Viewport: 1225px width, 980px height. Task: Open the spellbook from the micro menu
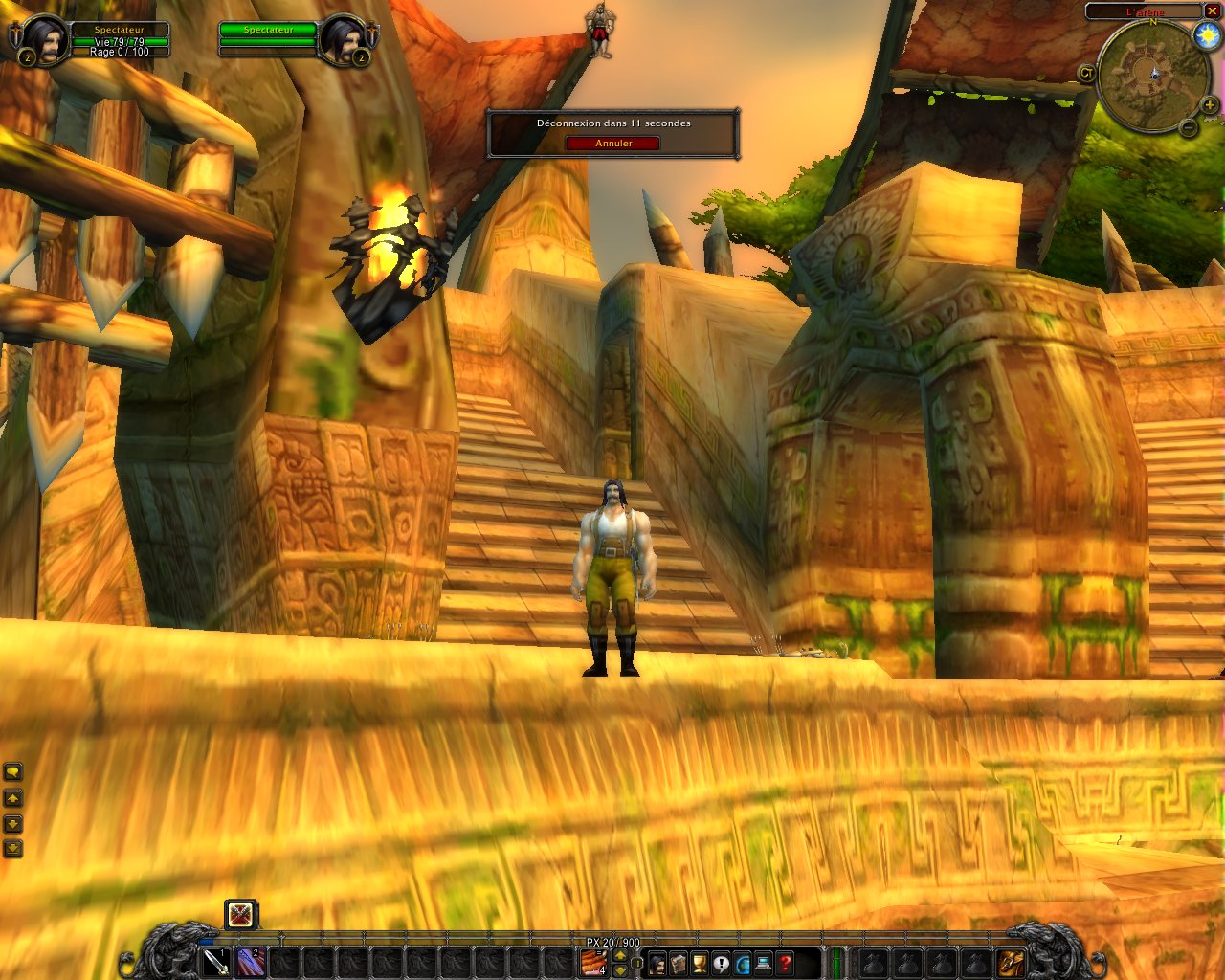(679, 963)
